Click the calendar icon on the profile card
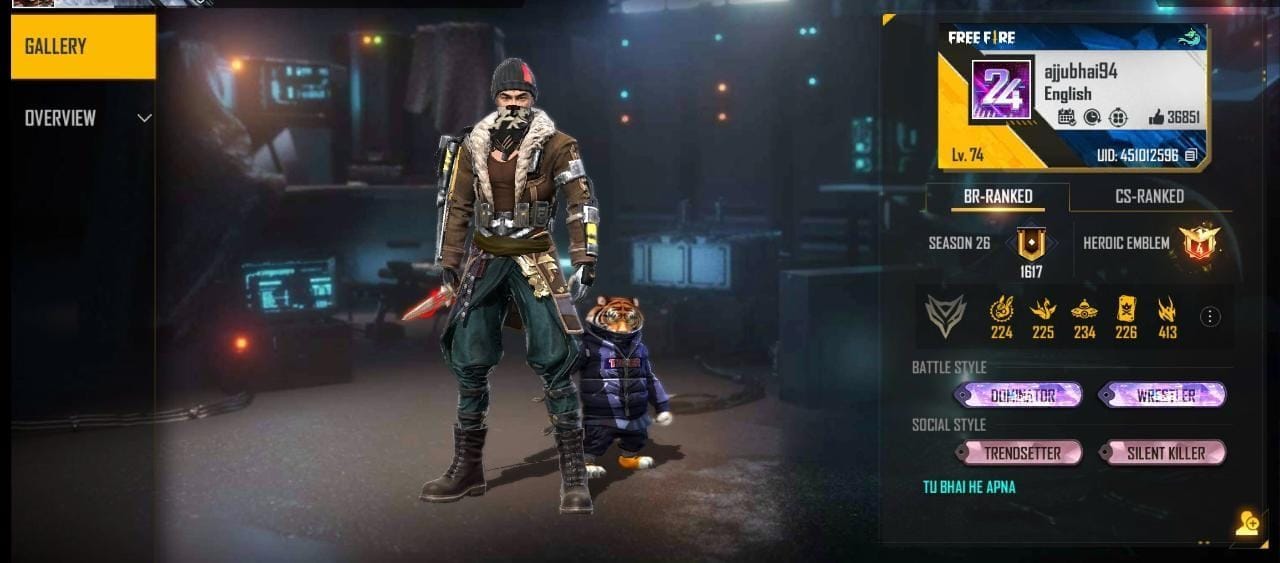 1066,117
